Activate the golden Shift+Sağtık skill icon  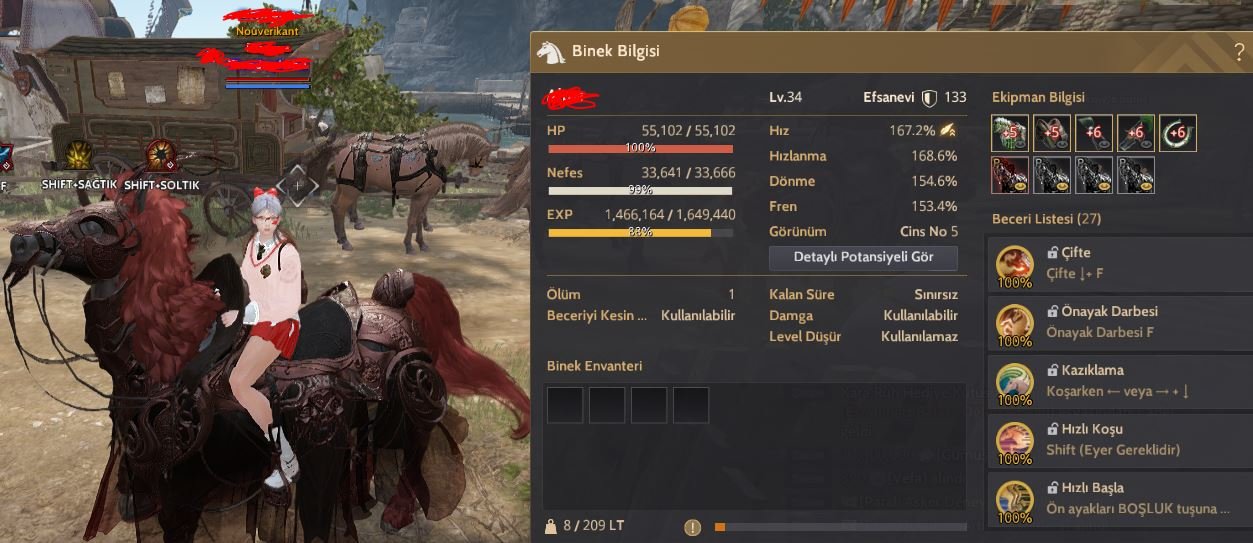click(x=80, y=157)
